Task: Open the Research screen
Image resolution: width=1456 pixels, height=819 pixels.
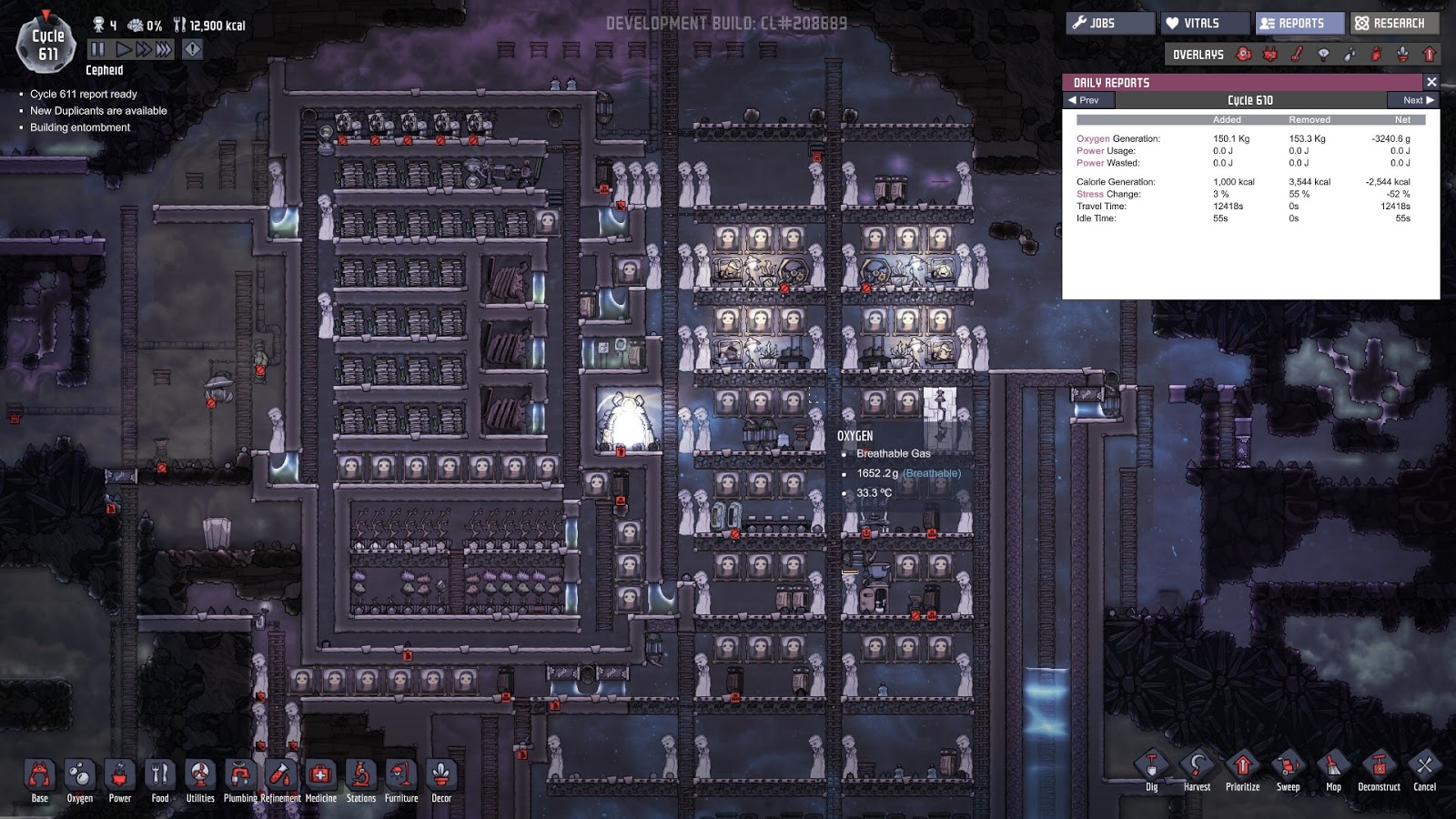Action: [x=1394, y=24]
